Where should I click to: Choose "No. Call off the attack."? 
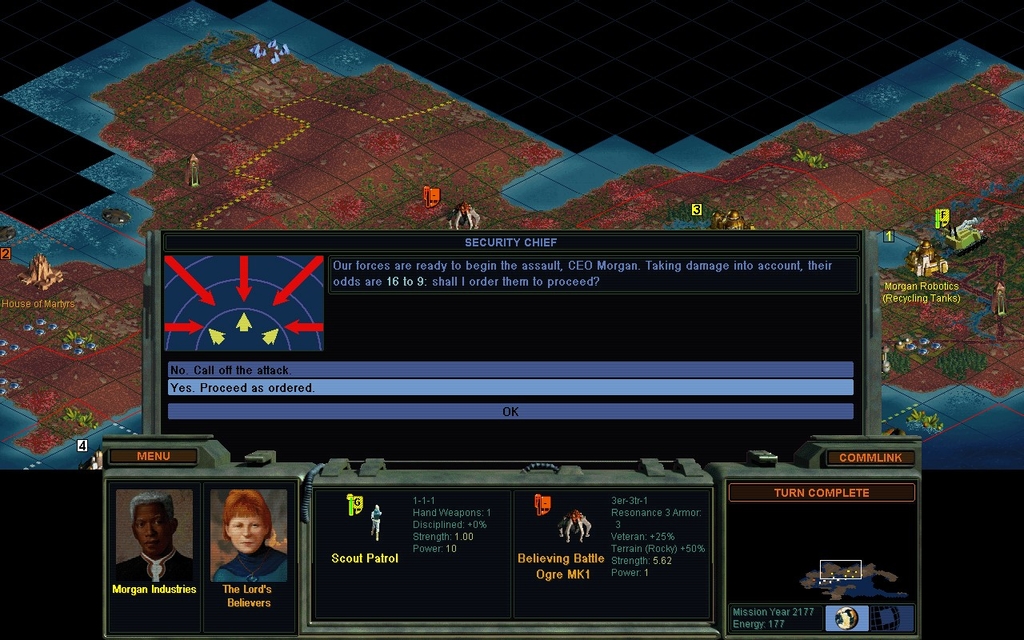(510, 370)
